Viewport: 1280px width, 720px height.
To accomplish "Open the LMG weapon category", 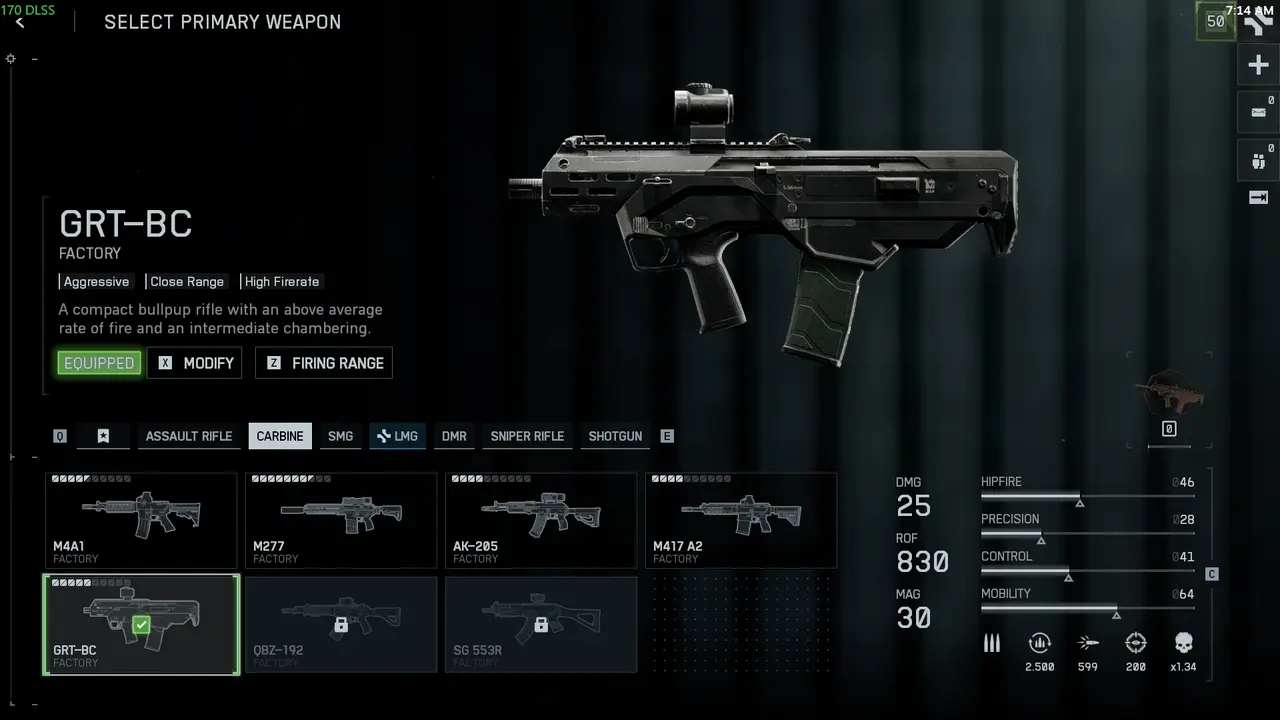I will coord(398,436).
